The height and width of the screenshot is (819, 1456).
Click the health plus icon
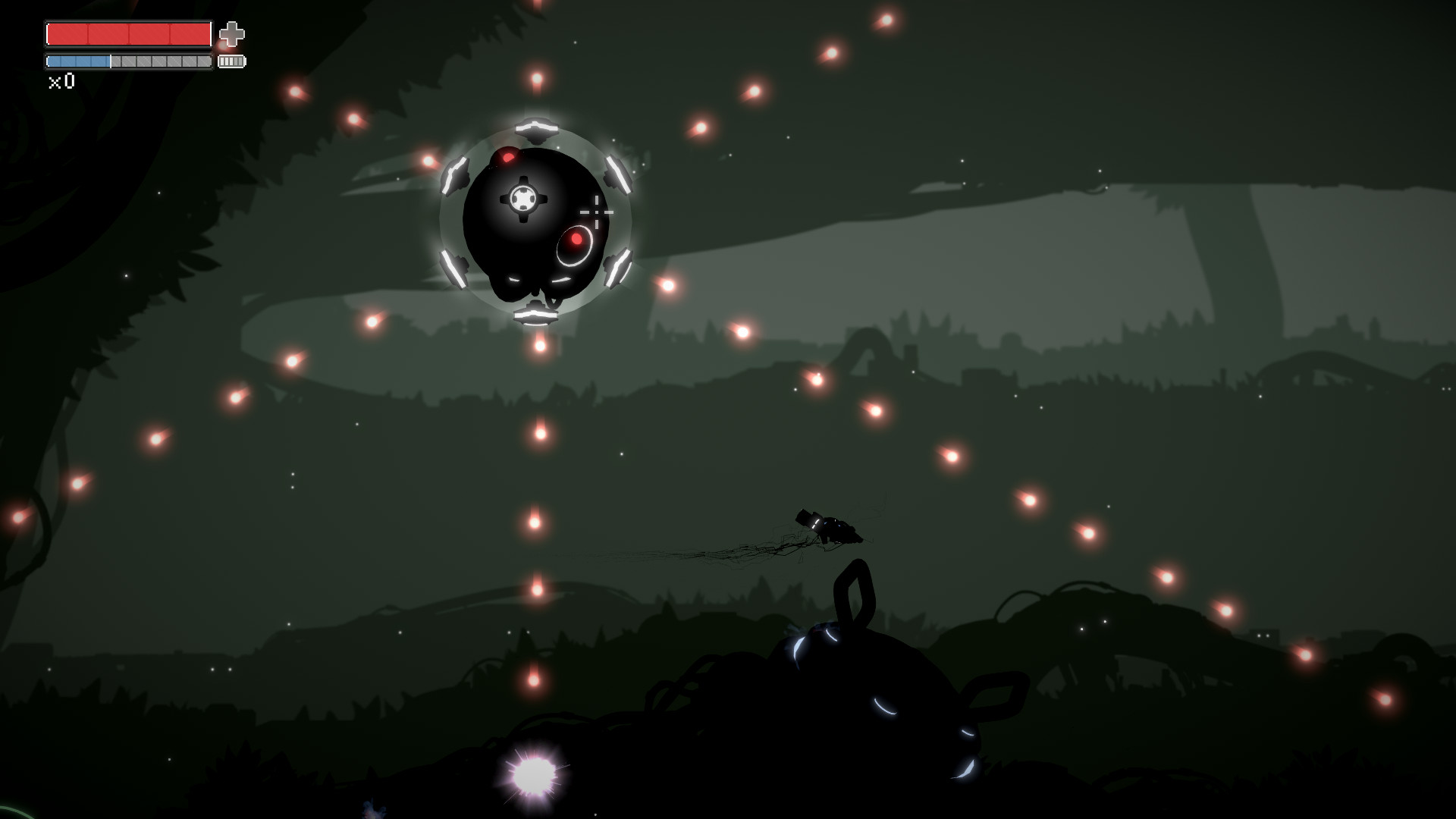(232, 33)
